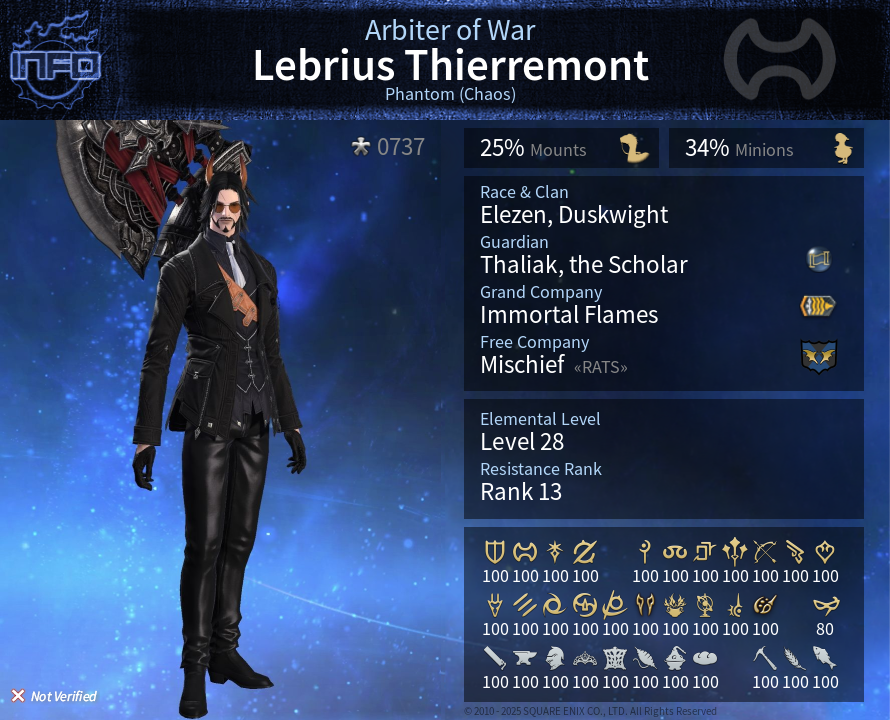The image size is (890, 720).
Task: Select the Warrior job icon in the job list
Action: point(525,551)
